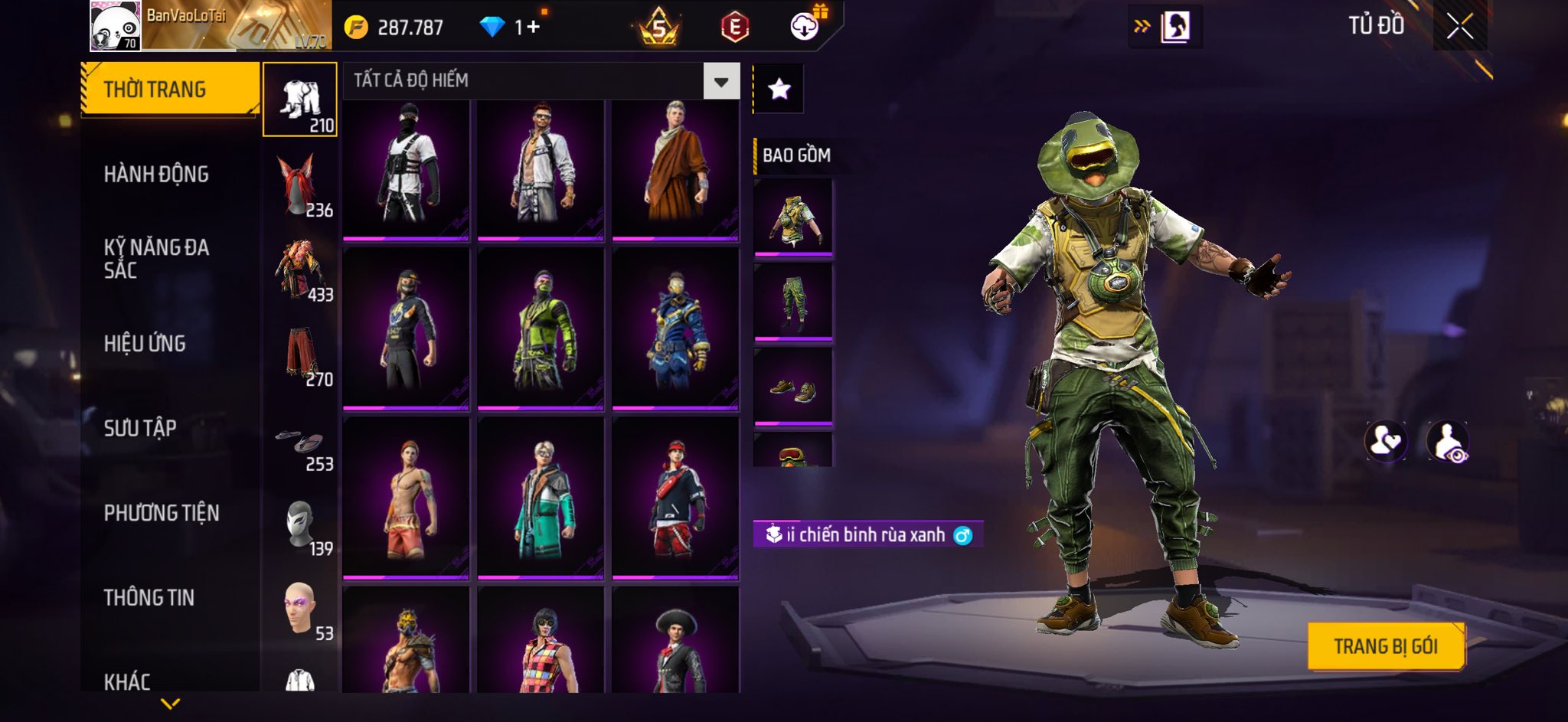Open the PHƯƠNG TIỆN category
1568x722 pixels.
point(162,513)
